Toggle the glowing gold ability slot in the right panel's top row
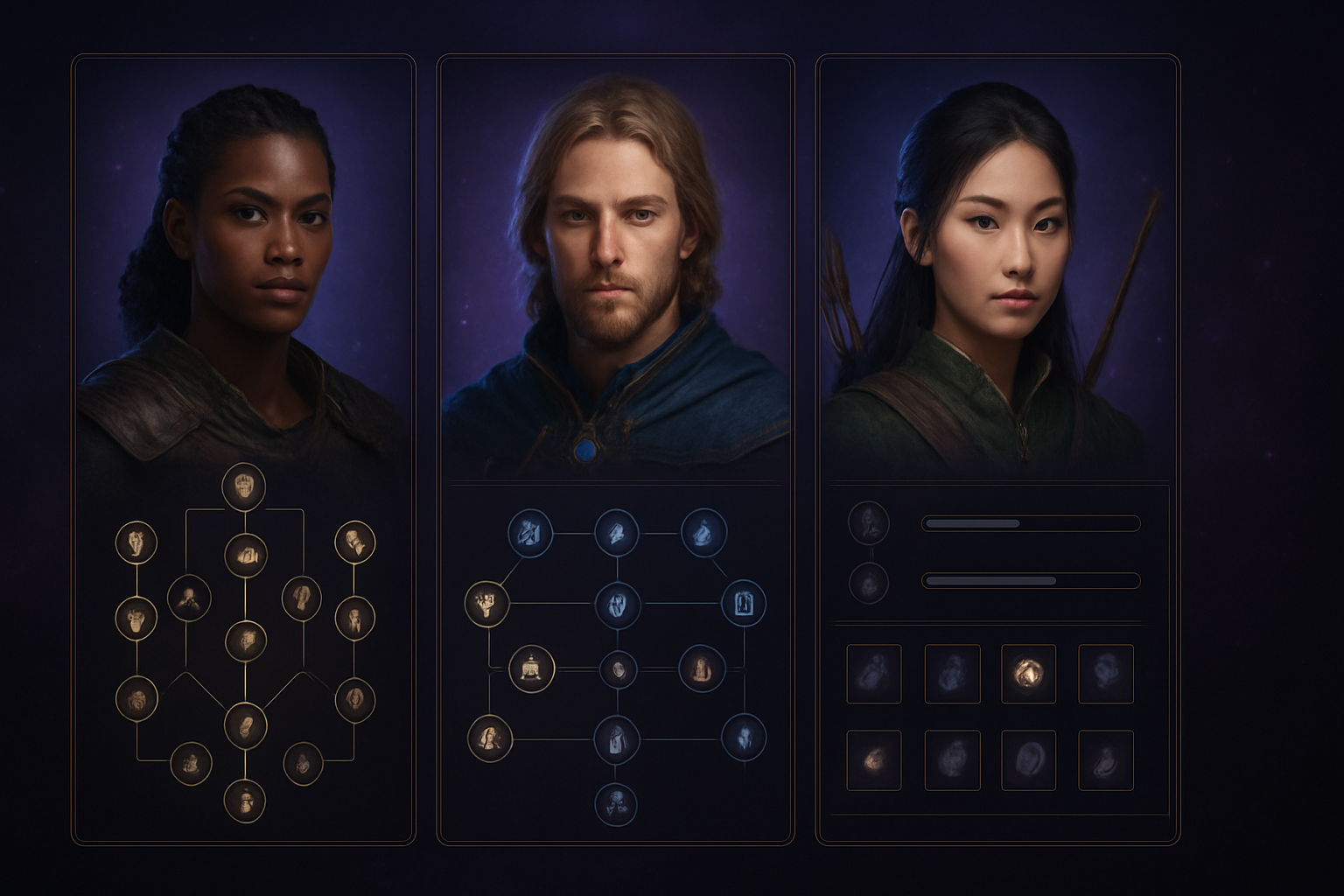 click(x=1028, y=674)
